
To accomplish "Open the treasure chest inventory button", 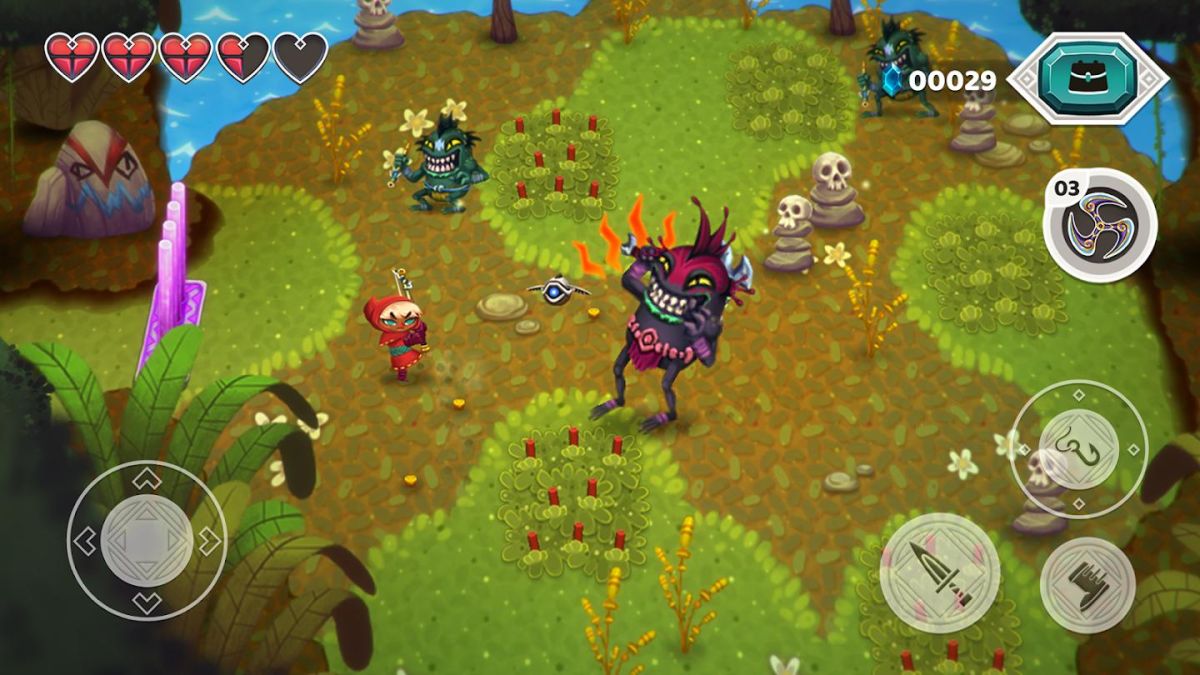I will 1087,78.
